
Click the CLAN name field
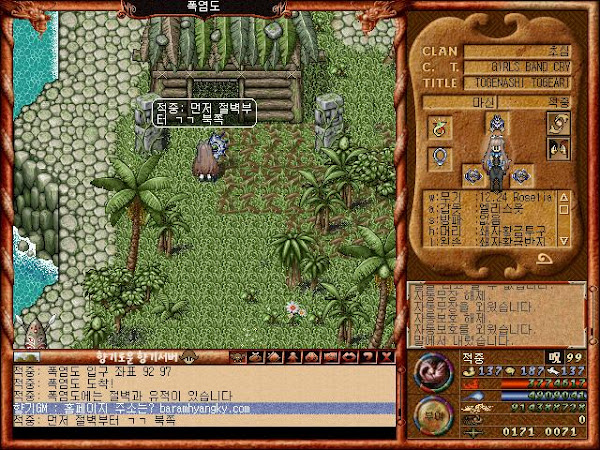click(521, 51)
